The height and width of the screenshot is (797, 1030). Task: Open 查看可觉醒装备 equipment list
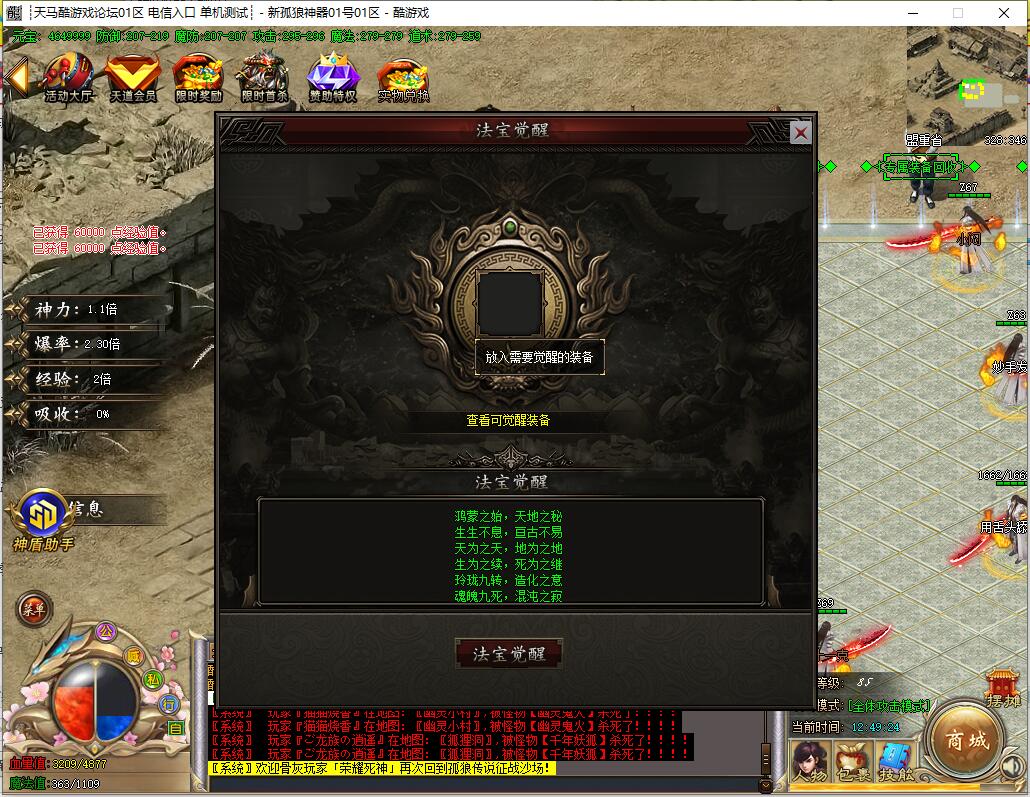pyautogui.click(x=508, y=421)
